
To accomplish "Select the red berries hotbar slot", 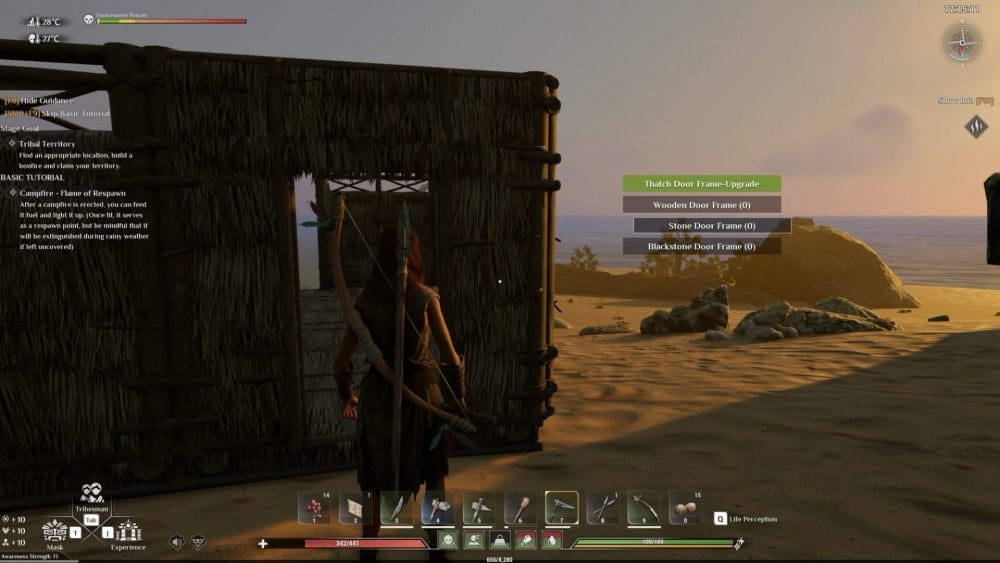I will point(314,508).
